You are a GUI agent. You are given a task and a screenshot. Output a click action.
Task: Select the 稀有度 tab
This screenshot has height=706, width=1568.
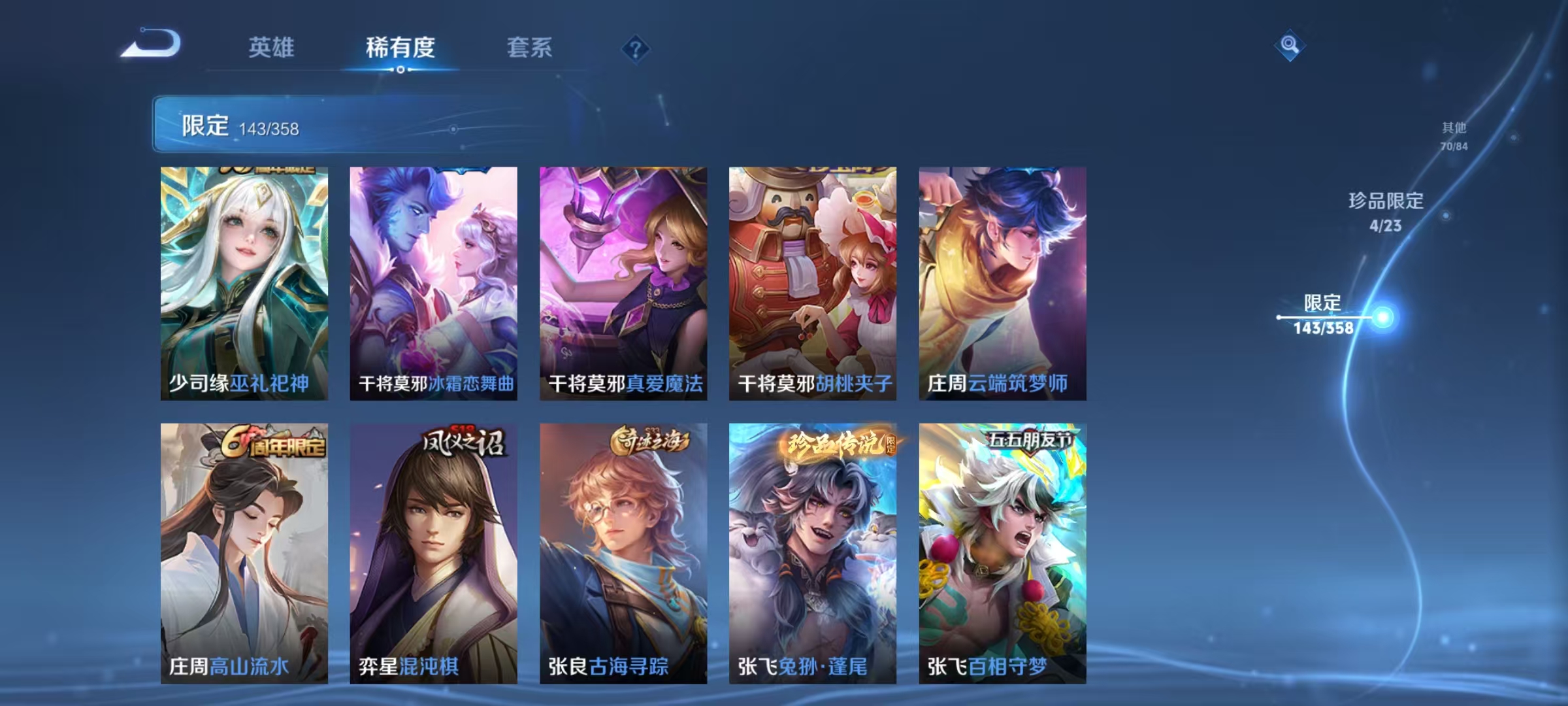400,47
